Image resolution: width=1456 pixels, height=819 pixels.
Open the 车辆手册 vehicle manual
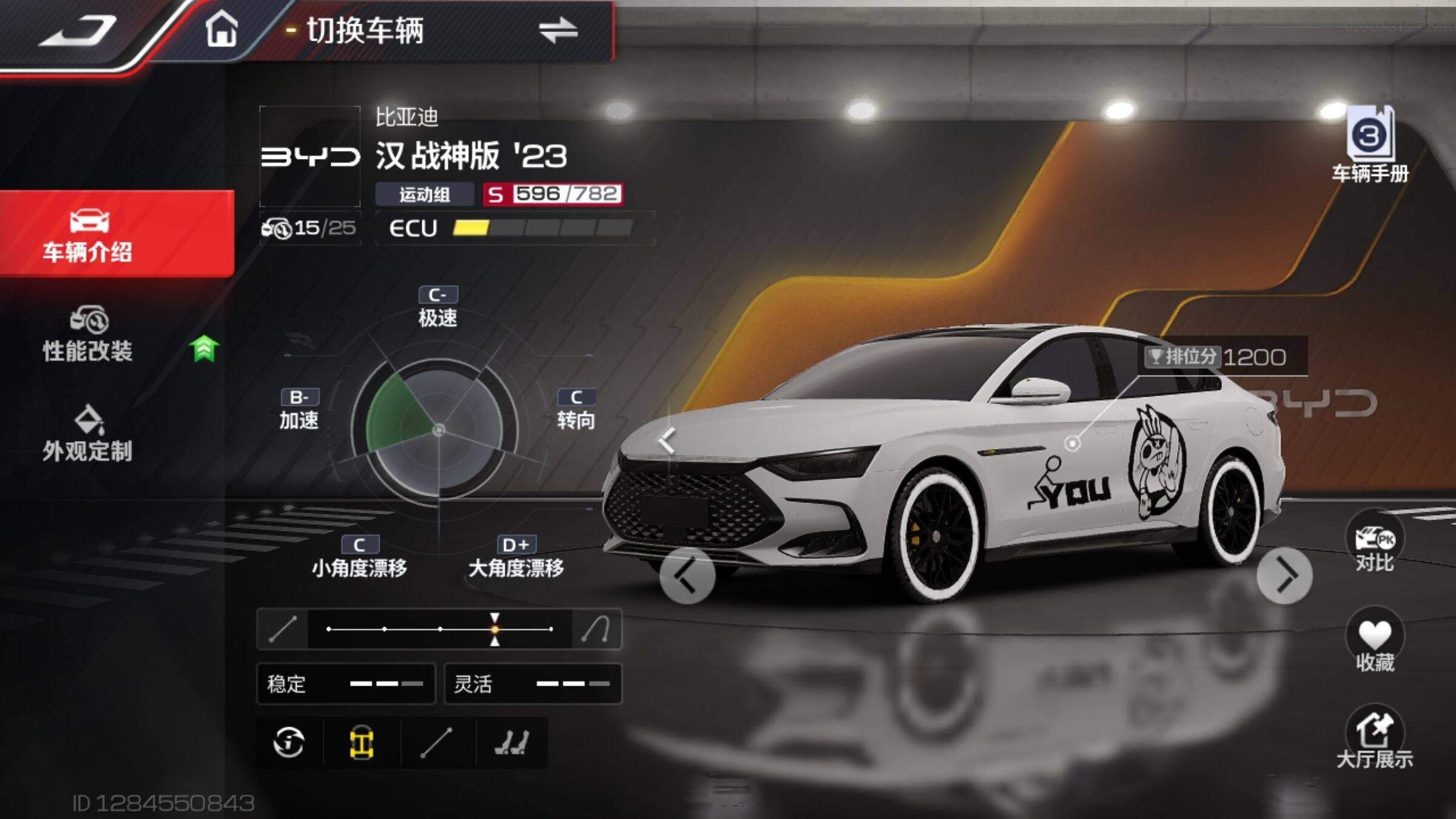[1370, 144]
